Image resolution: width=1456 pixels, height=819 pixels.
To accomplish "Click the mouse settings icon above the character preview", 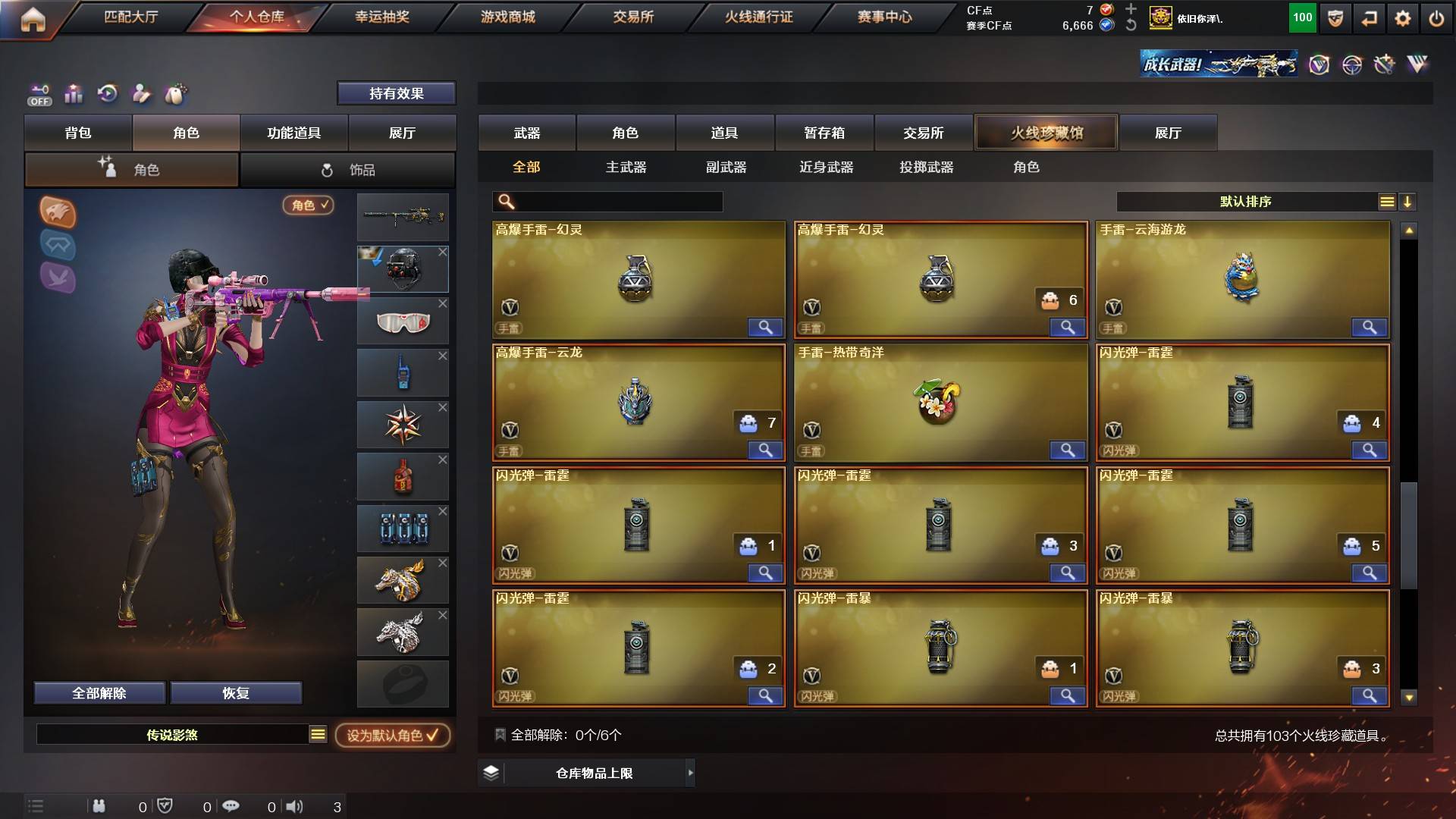I will (175, 93).
